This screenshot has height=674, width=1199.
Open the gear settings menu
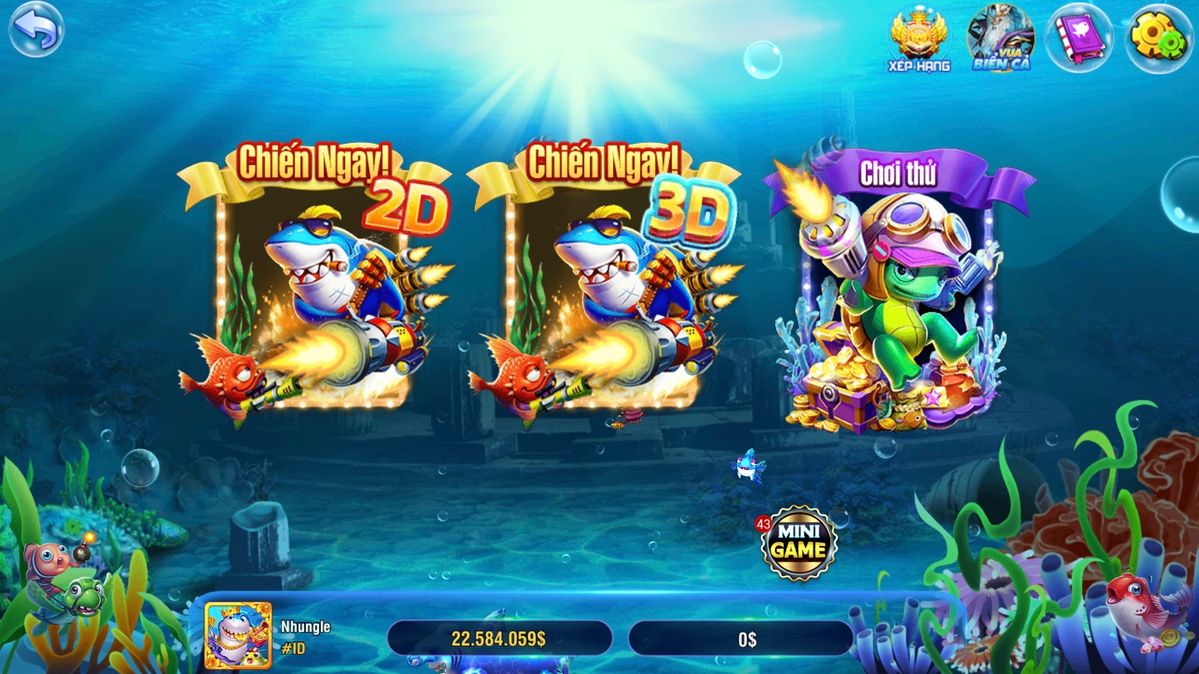(1158, 38)
